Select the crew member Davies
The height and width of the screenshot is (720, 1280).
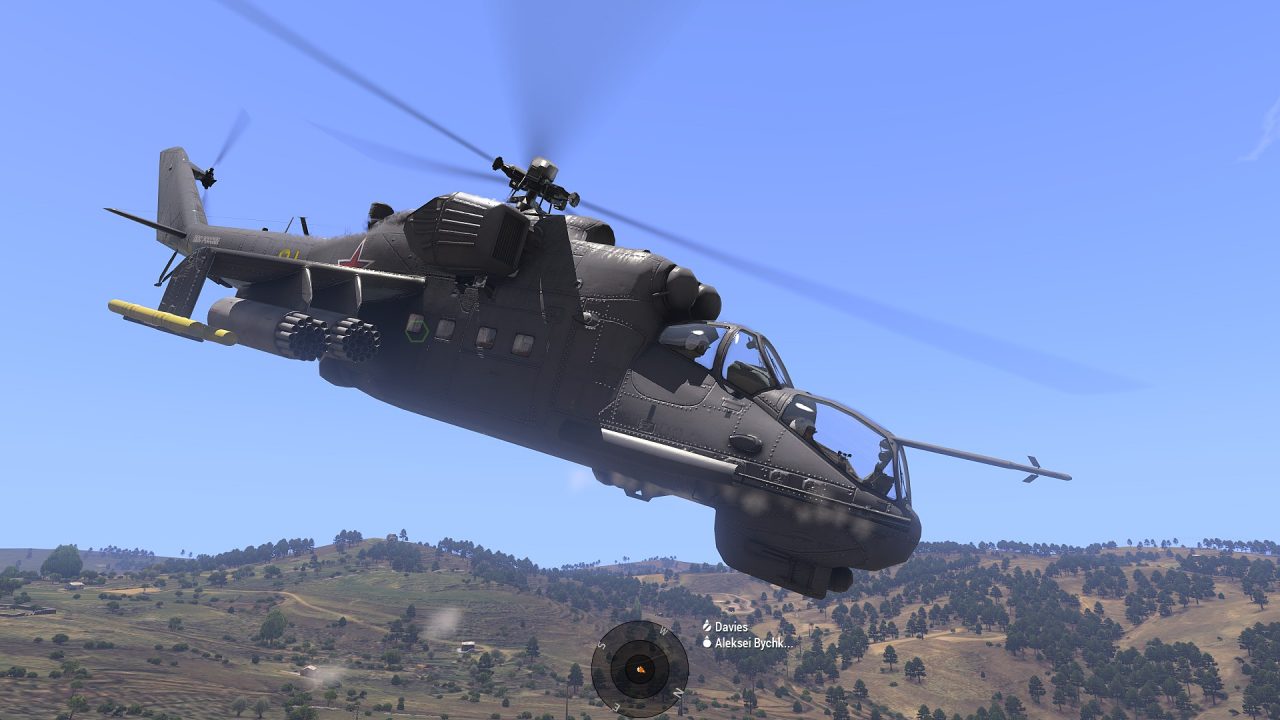(733, 627)
